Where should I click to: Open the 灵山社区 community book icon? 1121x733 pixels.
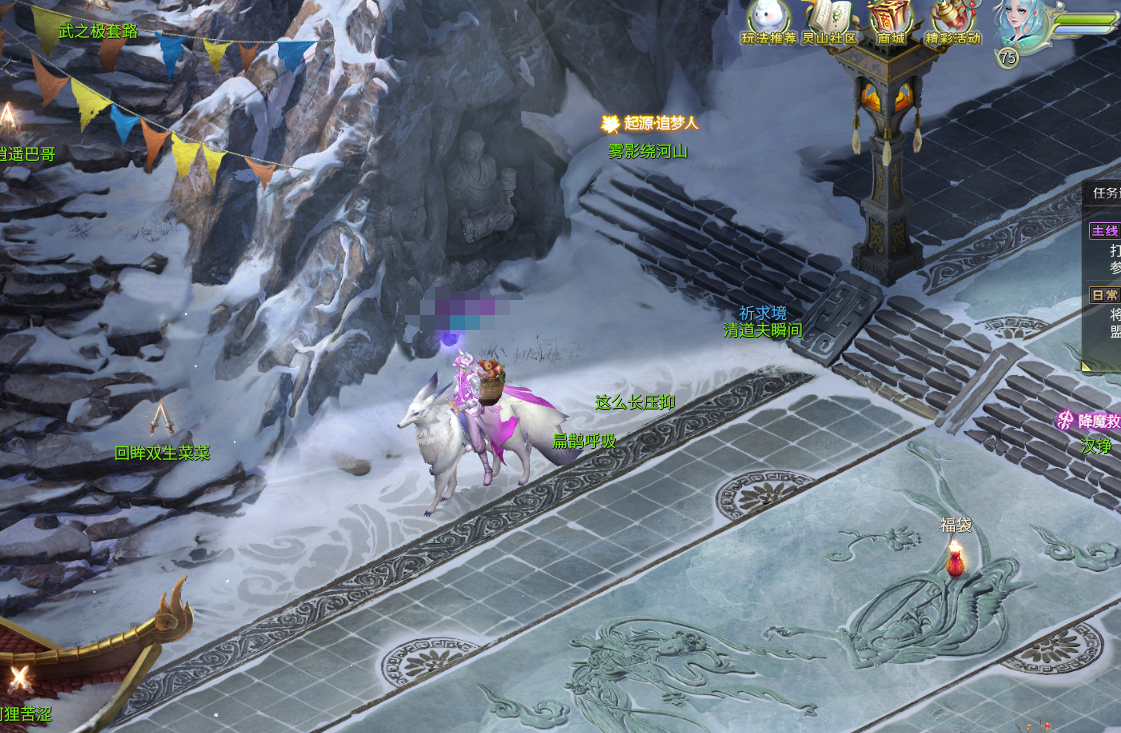click(831, 20)
